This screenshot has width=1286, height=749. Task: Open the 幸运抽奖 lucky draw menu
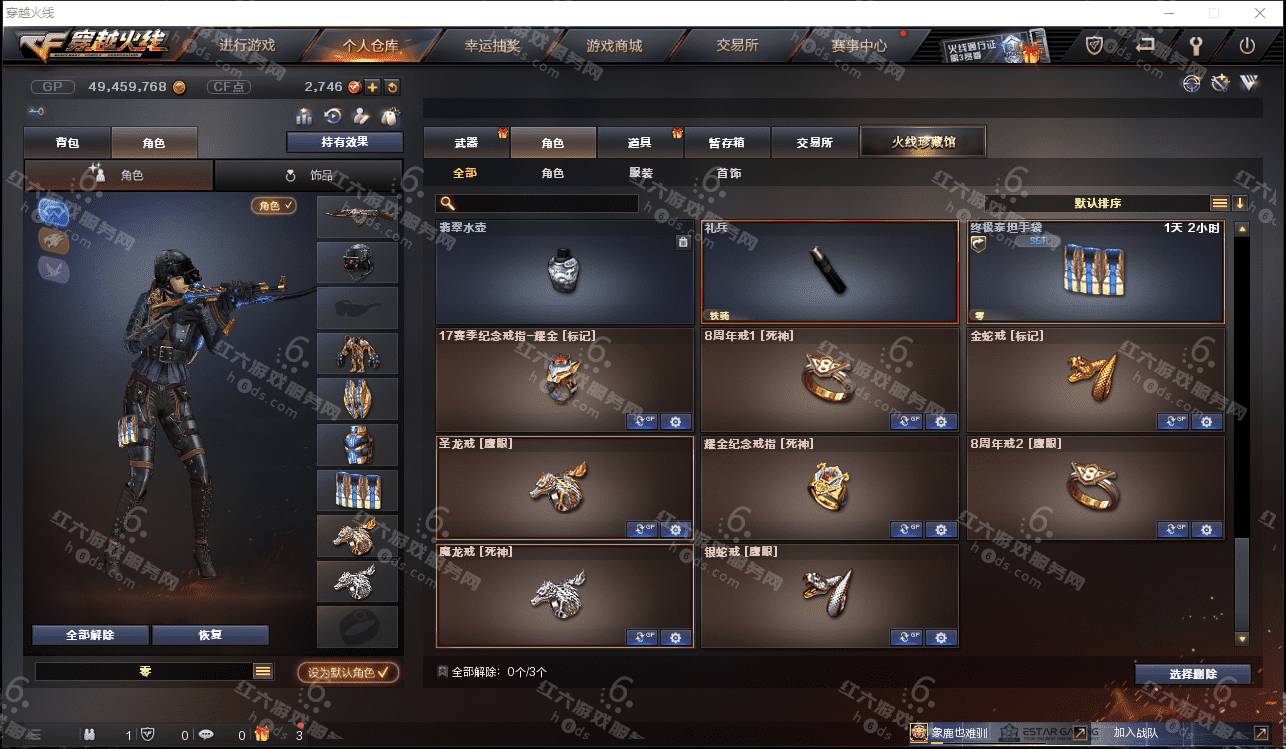coord(492,46)
